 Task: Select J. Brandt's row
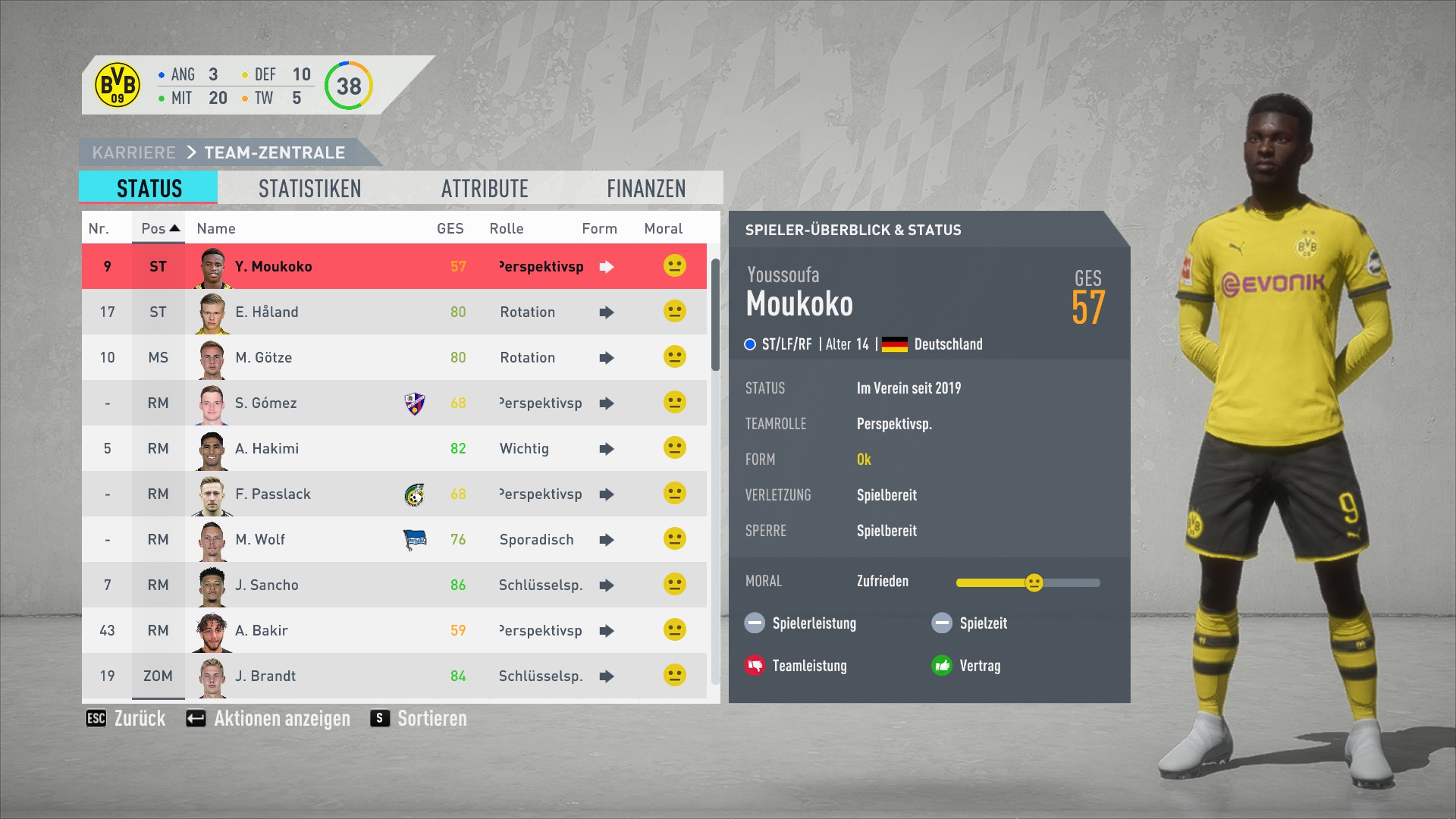pyautogui.click(x=265, y=676)
